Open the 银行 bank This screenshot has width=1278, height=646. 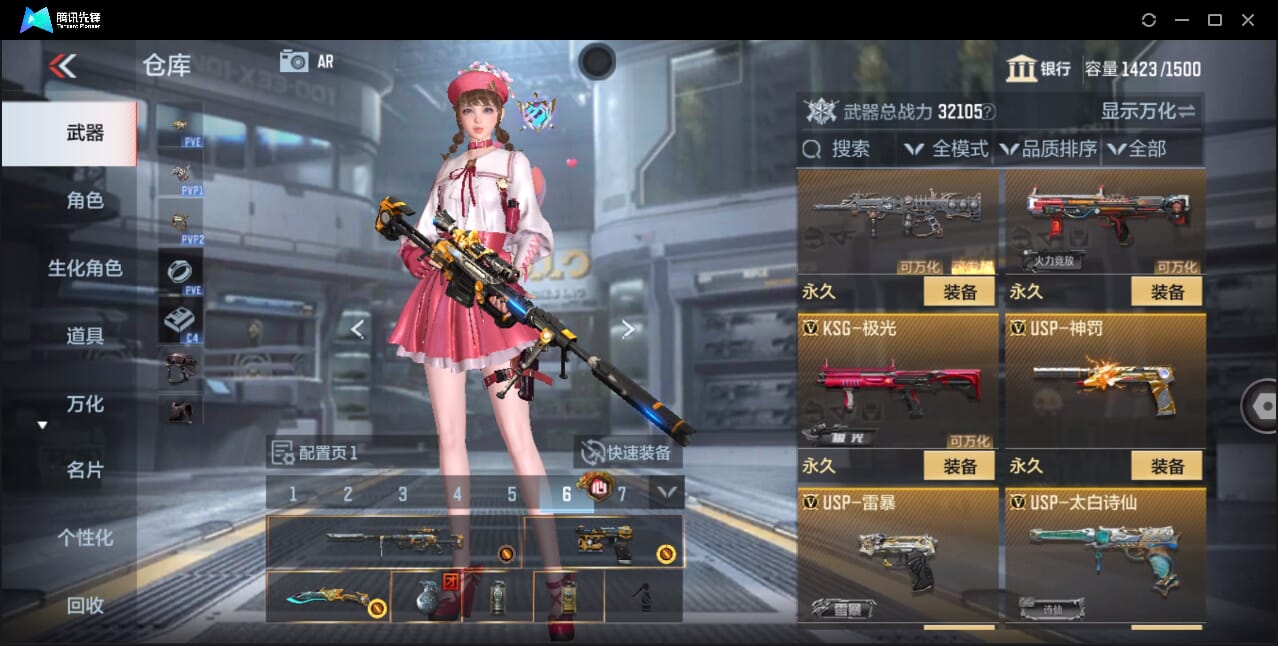[1039, 69]
